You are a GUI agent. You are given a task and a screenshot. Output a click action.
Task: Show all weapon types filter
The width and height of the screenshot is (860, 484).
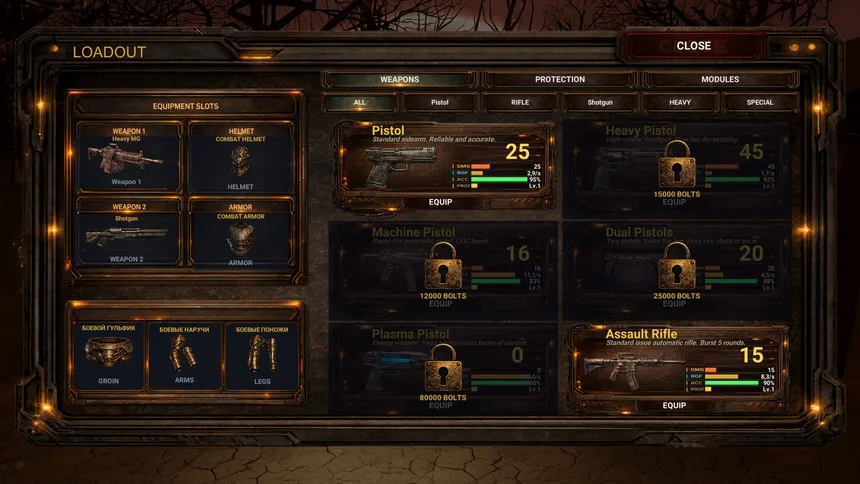[x=360, y=102]
